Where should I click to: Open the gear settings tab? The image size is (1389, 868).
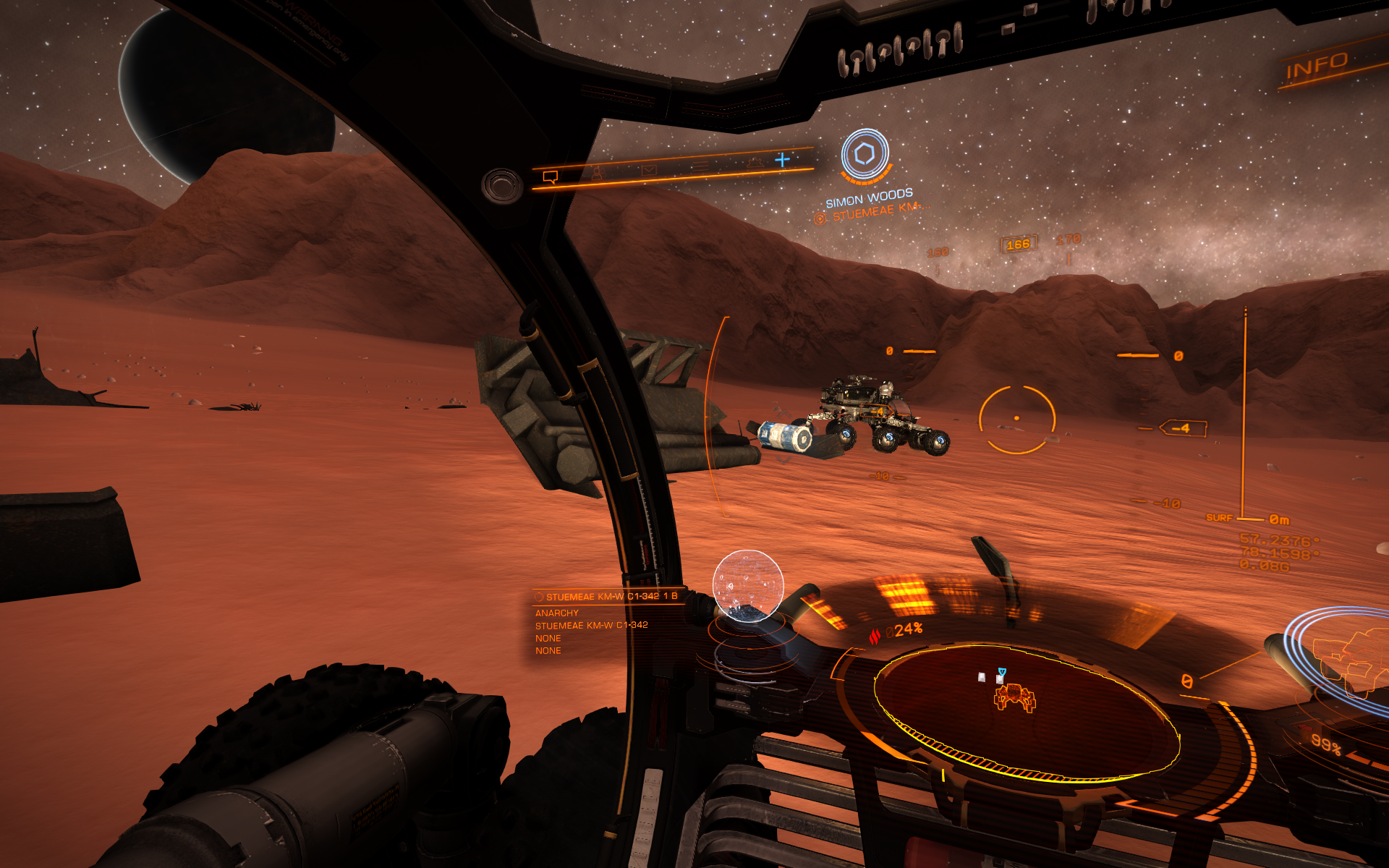[755, 163]
